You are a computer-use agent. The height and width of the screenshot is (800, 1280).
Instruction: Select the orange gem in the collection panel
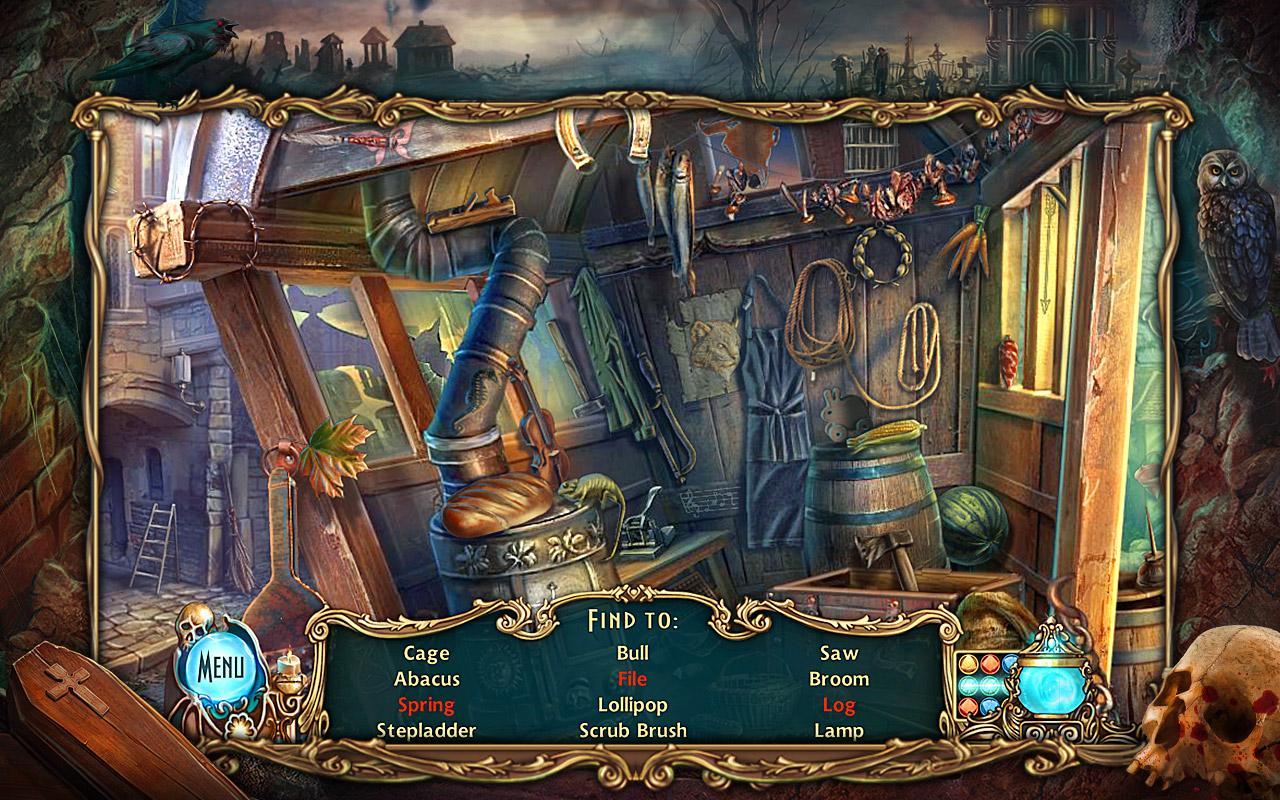point(966,662)
